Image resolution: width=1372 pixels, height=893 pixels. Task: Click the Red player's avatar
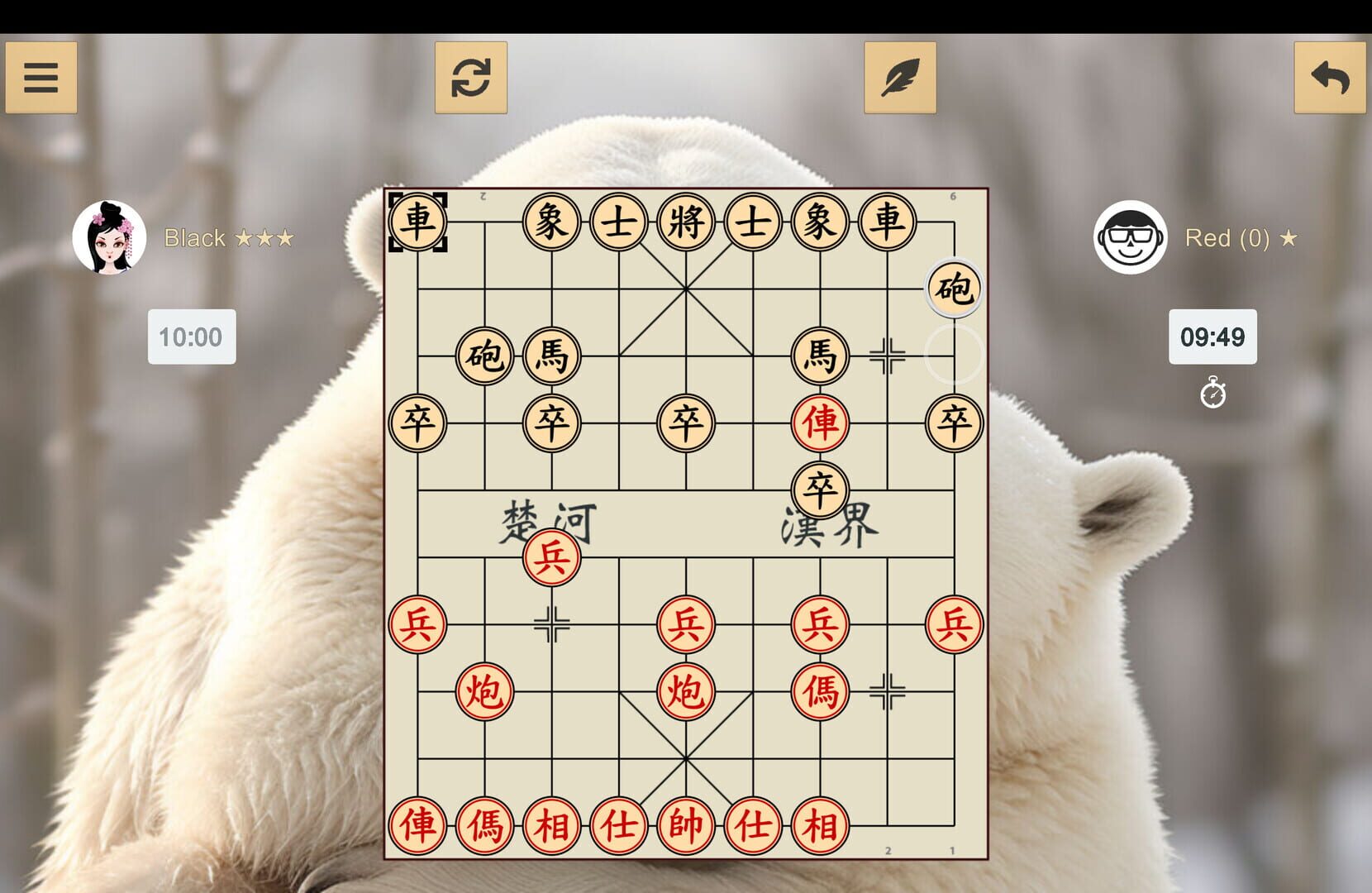[x=1130, y=238]
